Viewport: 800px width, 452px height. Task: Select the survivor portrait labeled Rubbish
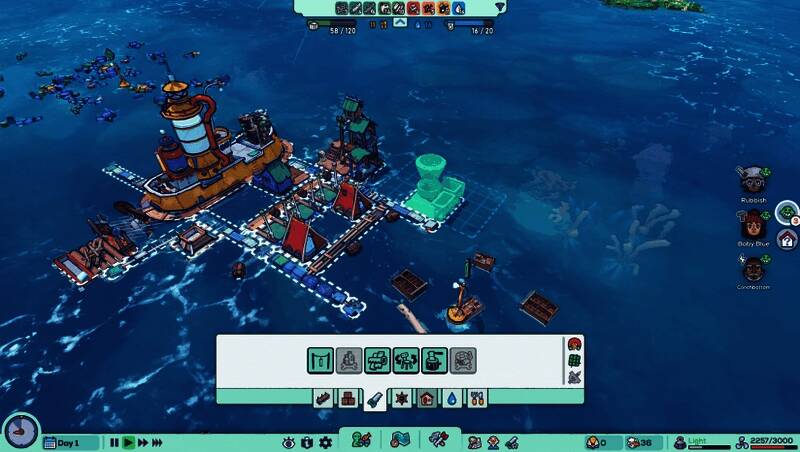click(752, 181)
